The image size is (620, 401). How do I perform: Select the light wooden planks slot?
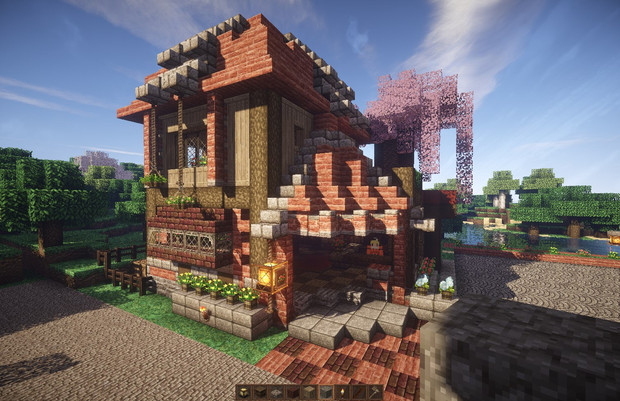[x=308, y=392]
